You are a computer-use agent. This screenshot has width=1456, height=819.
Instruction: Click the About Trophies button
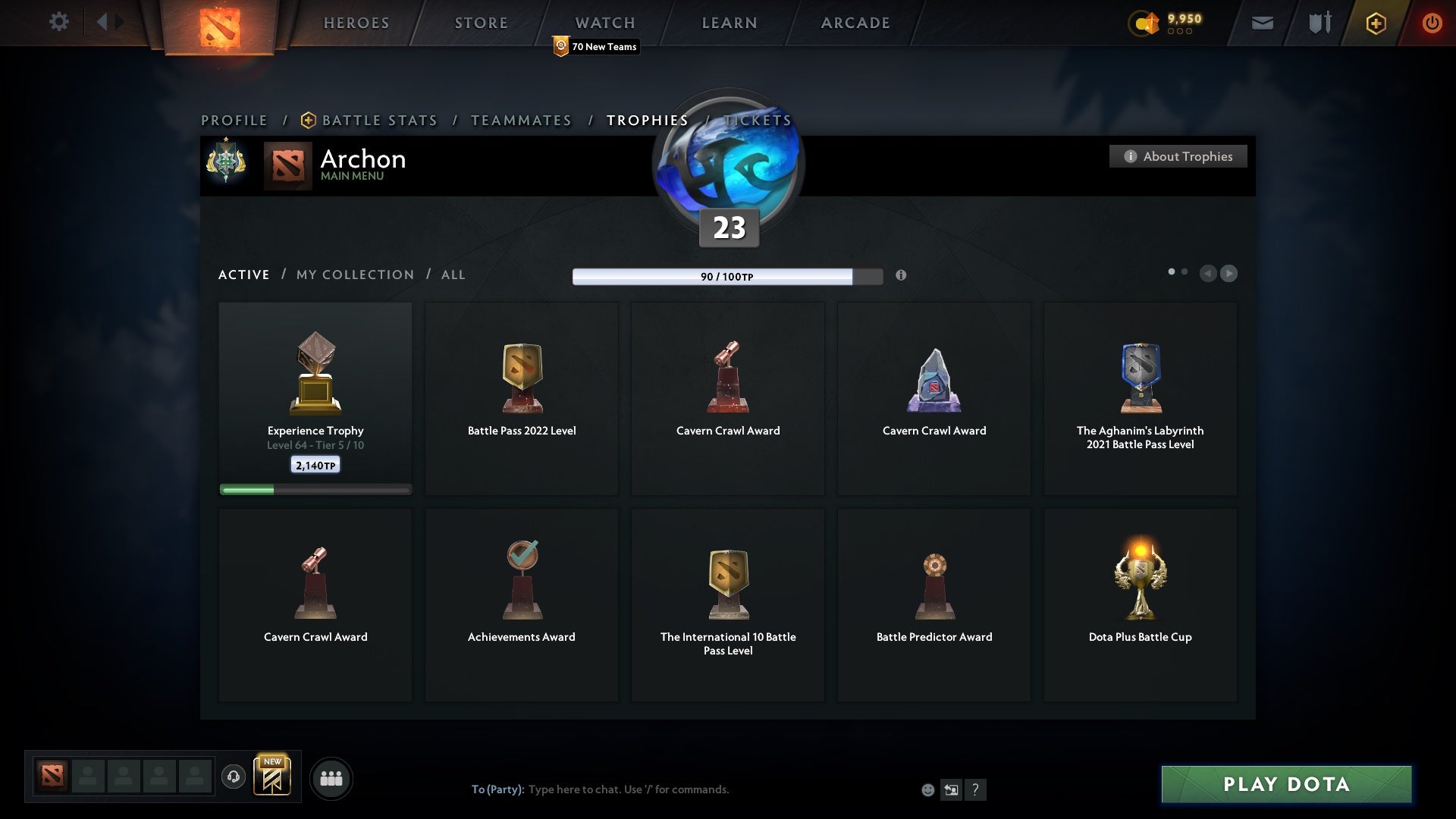(x=1178, y=156)
